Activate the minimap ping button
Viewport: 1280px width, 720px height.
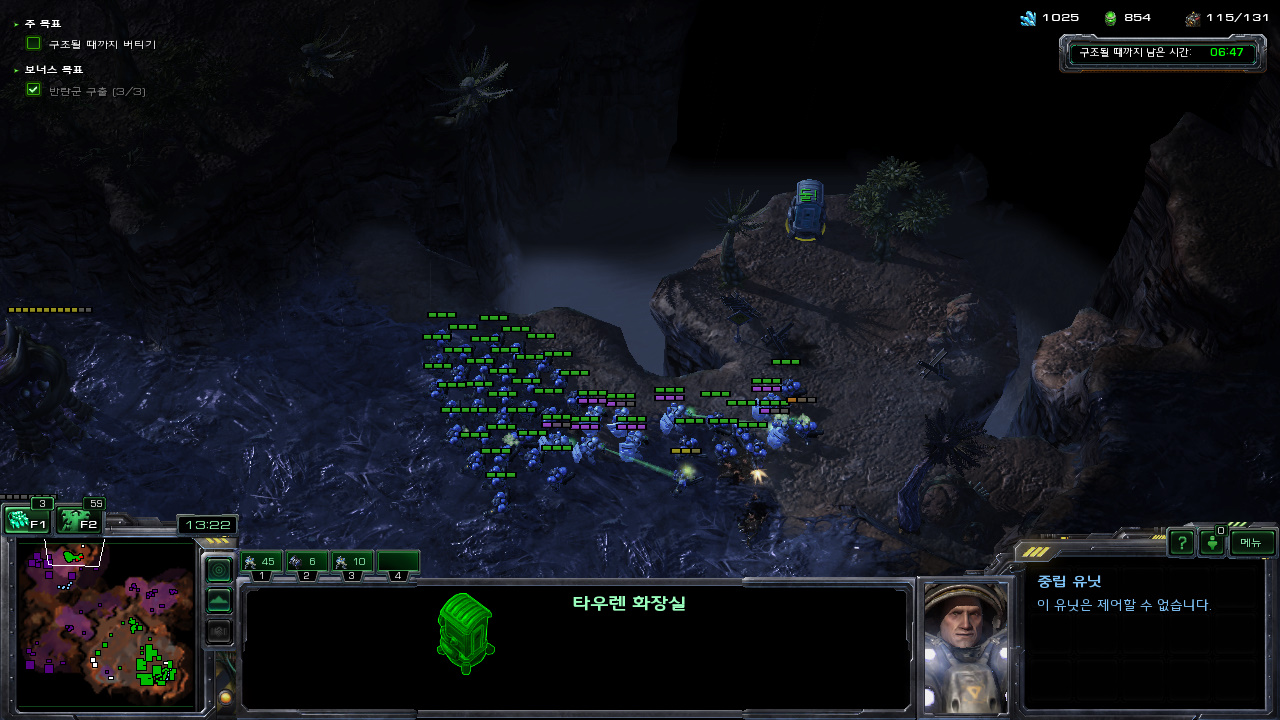tap(219, 569)
